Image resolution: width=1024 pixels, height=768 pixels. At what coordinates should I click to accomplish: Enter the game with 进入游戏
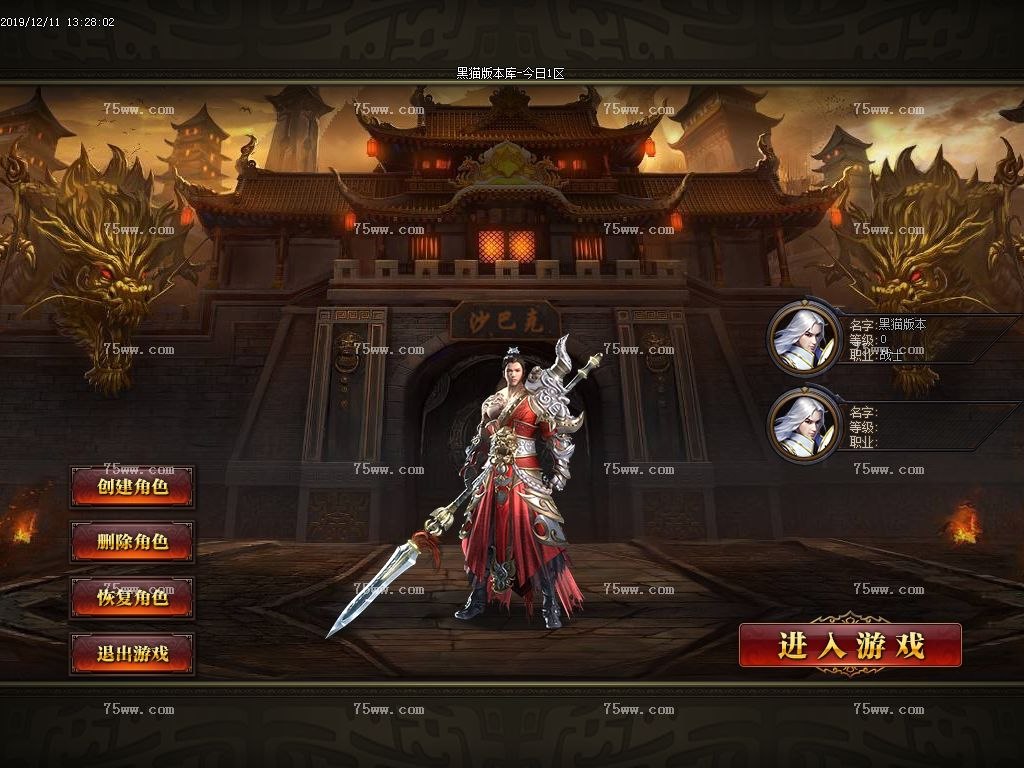click(850, 645)
